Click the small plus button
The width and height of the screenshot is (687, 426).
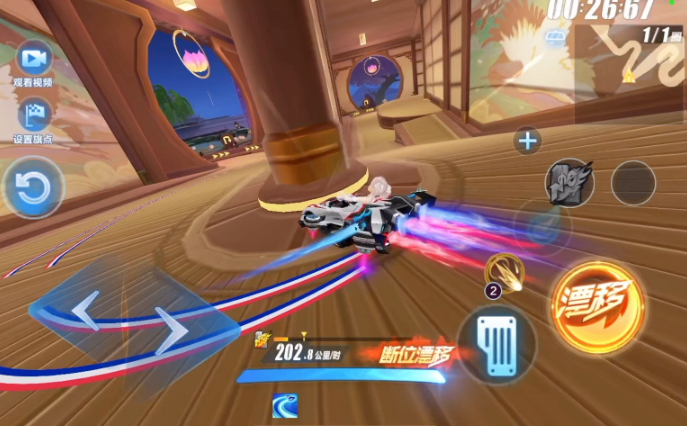pyautogui.click(x=527, y=140)
